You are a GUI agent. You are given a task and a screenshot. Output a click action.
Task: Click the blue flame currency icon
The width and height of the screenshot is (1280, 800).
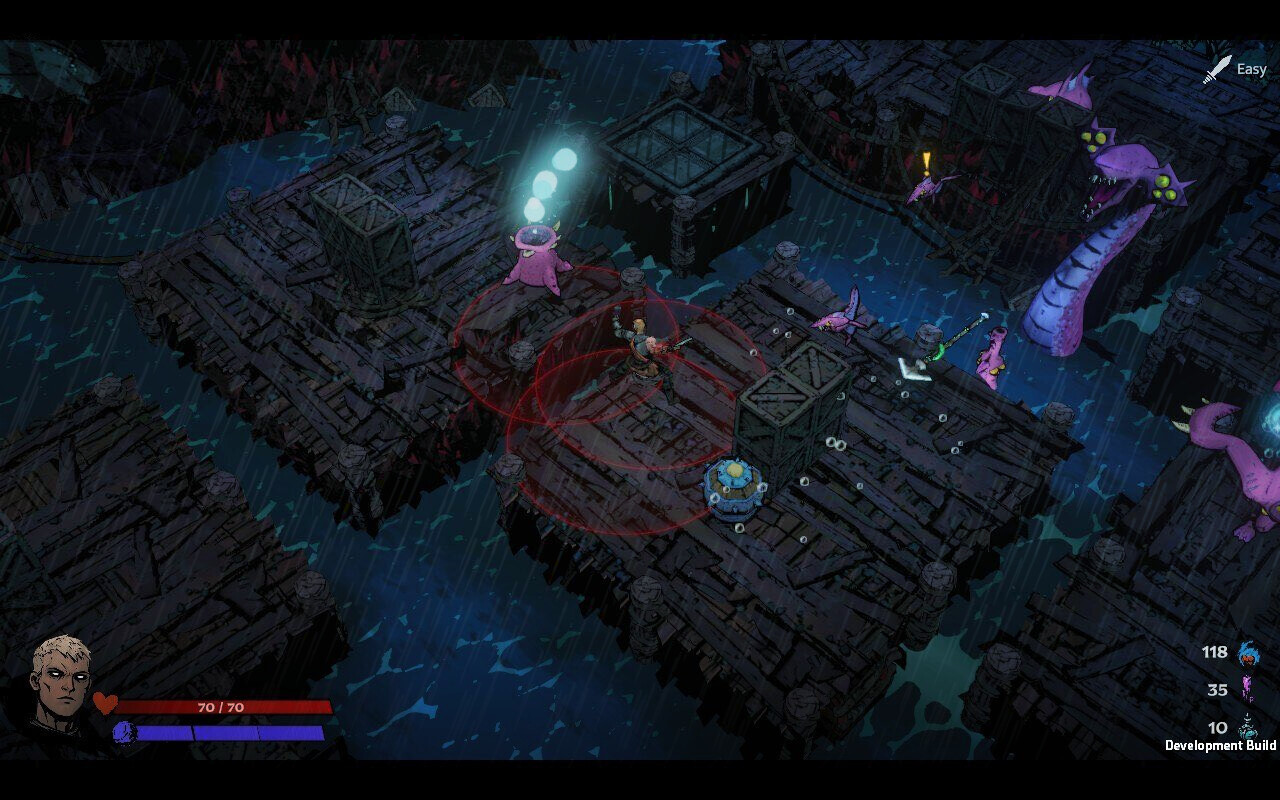tap(1247, 654)
